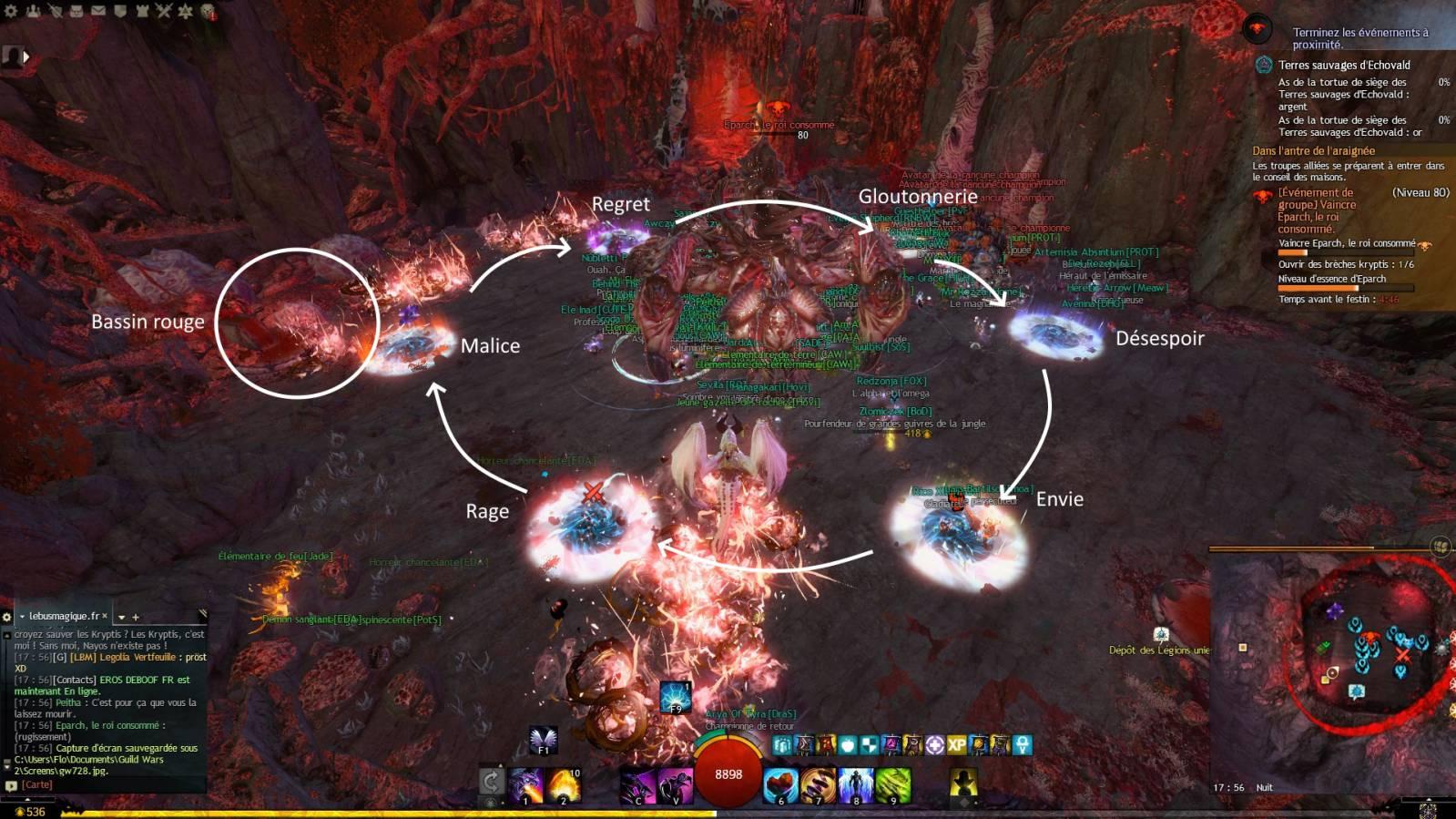Click the weapon swap button

tap(491, 781)
